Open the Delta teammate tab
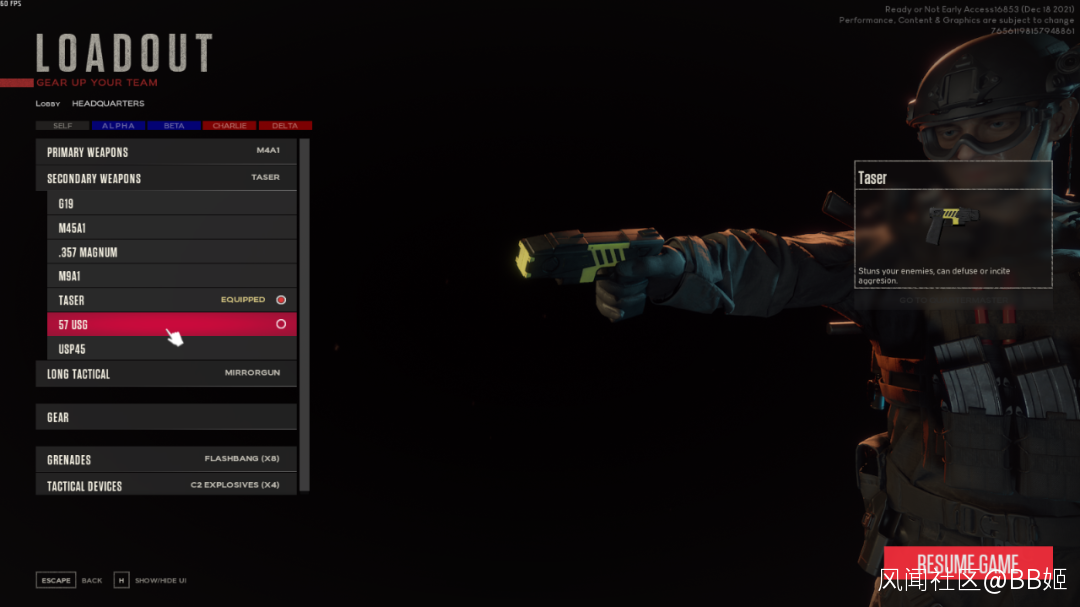 coord(285,126)
